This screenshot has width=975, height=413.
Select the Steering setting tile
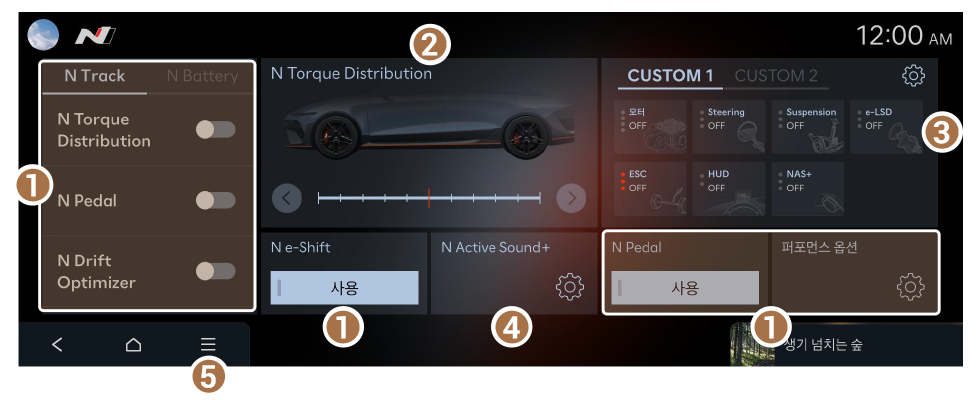pos(729,126)
